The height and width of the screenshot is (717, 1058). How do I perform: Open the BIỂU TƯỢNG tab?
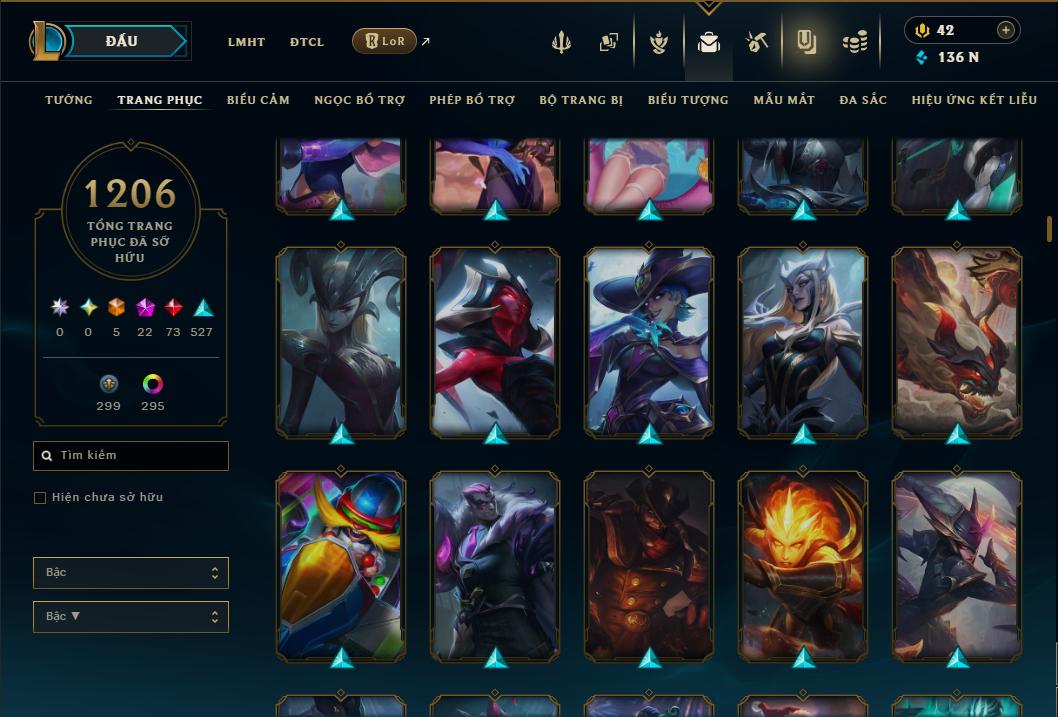coord(688,100)
